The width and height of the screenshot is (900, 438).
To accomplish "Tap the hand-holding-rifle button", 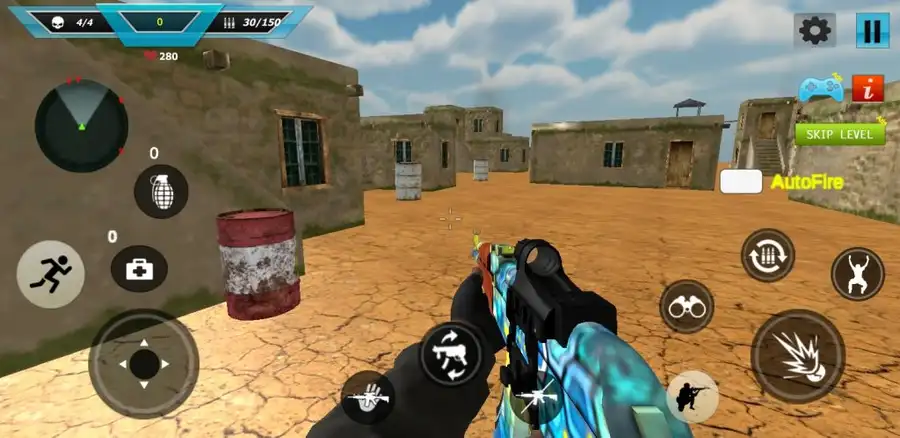I will pos(366,396).
